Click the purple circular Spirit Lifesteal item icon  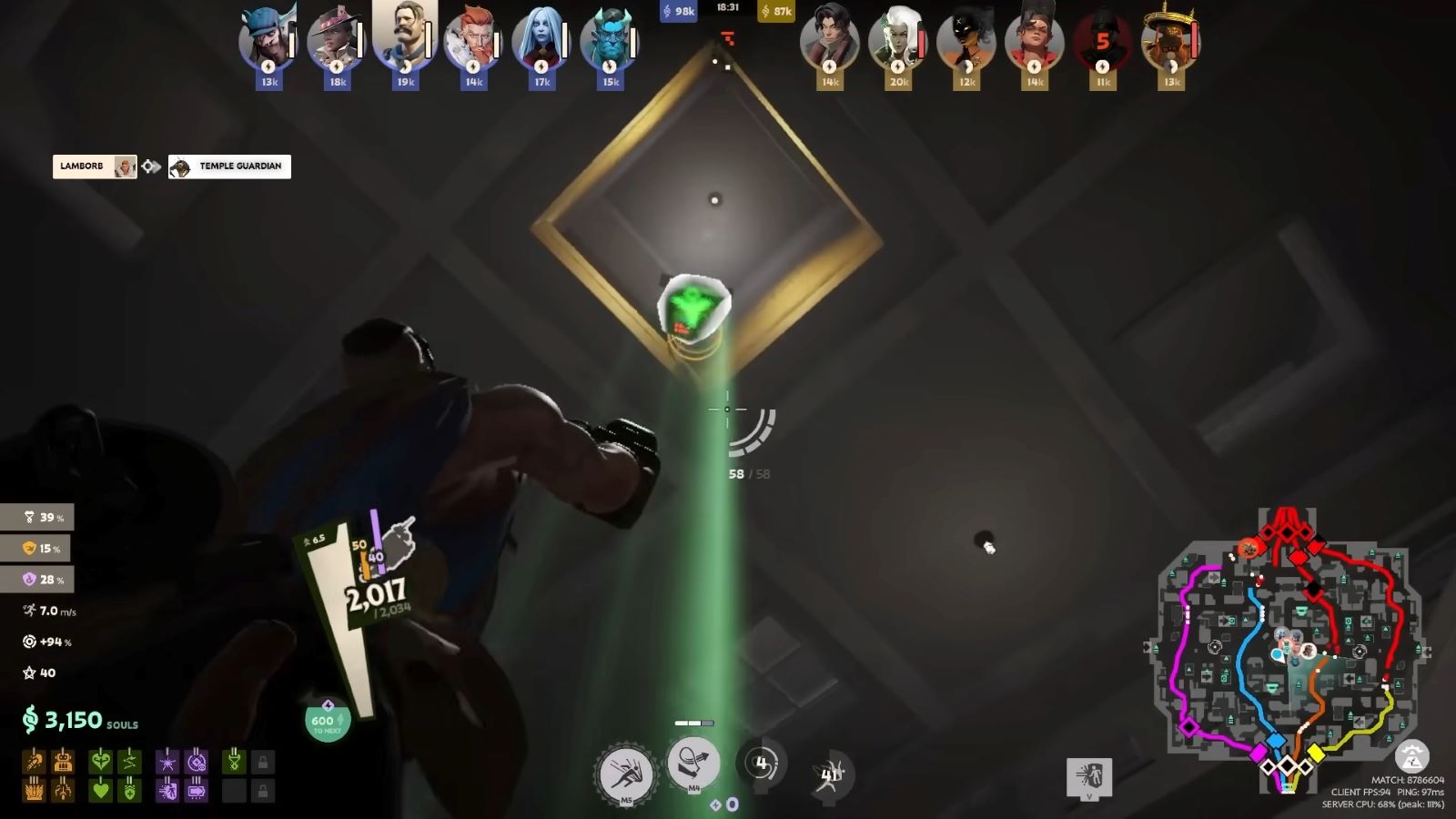click(196, 761)
